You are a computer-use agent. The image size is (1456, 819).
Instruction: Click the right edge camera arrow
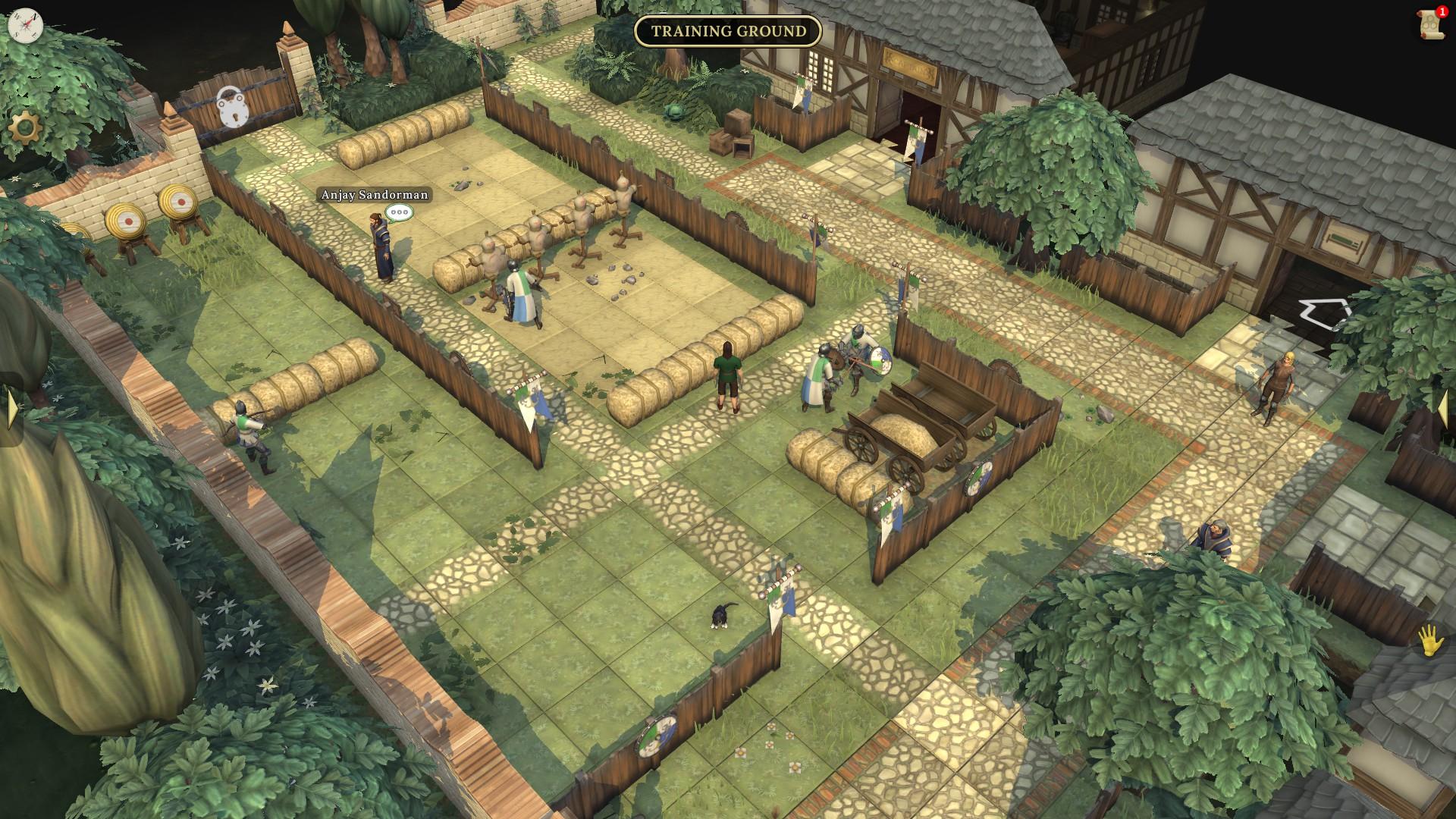(x=1444, y=409)
